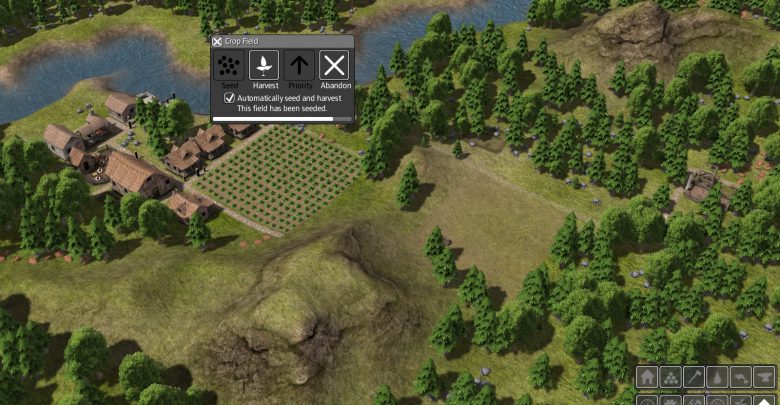Open the stacked logs toolbar menu
The image size is (780, 405).
(671, 378)
